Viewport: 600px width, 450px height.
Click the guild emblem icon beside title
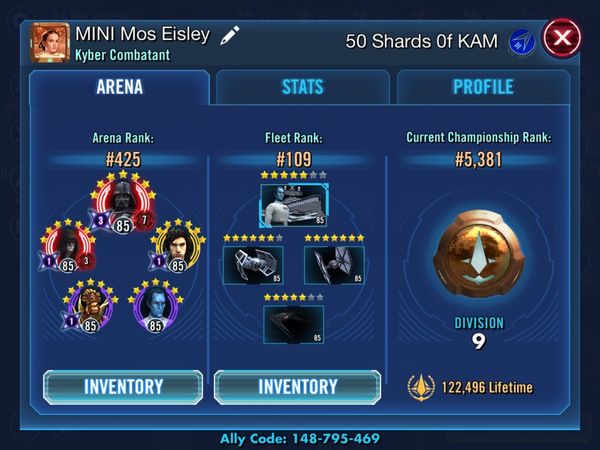(x=522, y=41)
